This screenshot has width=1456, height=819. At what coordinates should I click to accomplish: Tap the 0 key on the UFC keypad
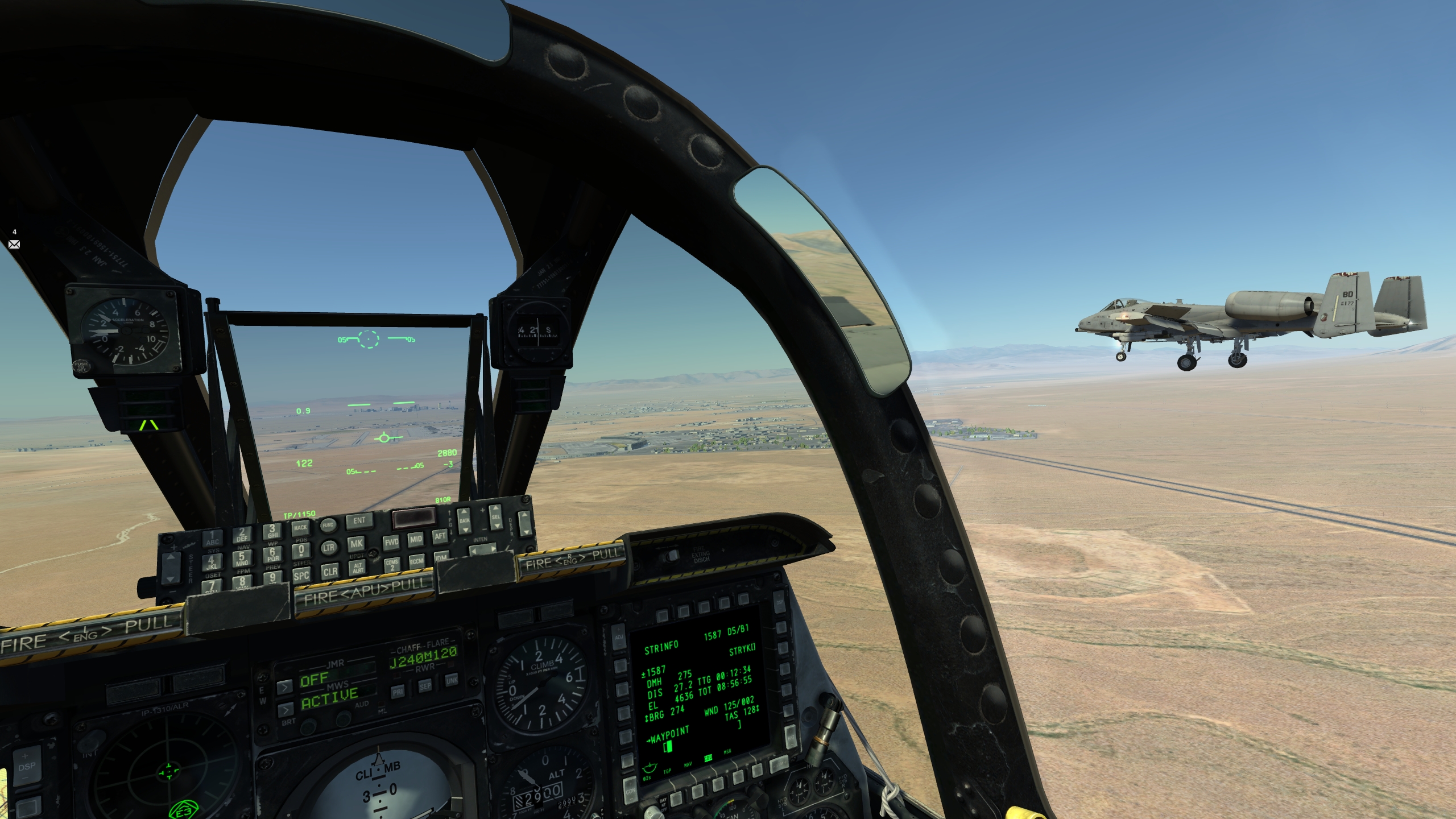pos(301,551)
